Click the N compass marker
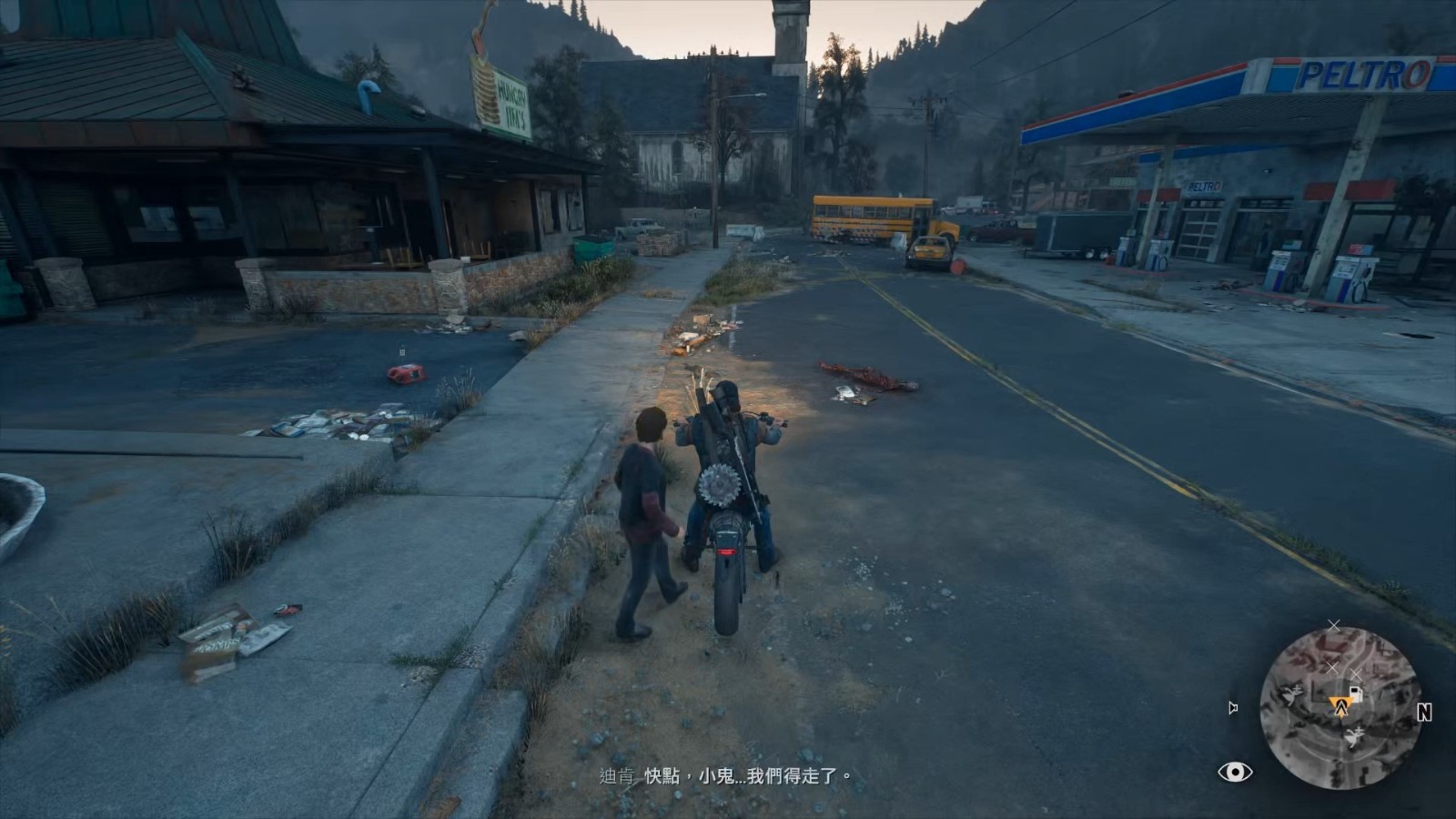Screen dimensions: 1456x819 (x=1424, y=713)
